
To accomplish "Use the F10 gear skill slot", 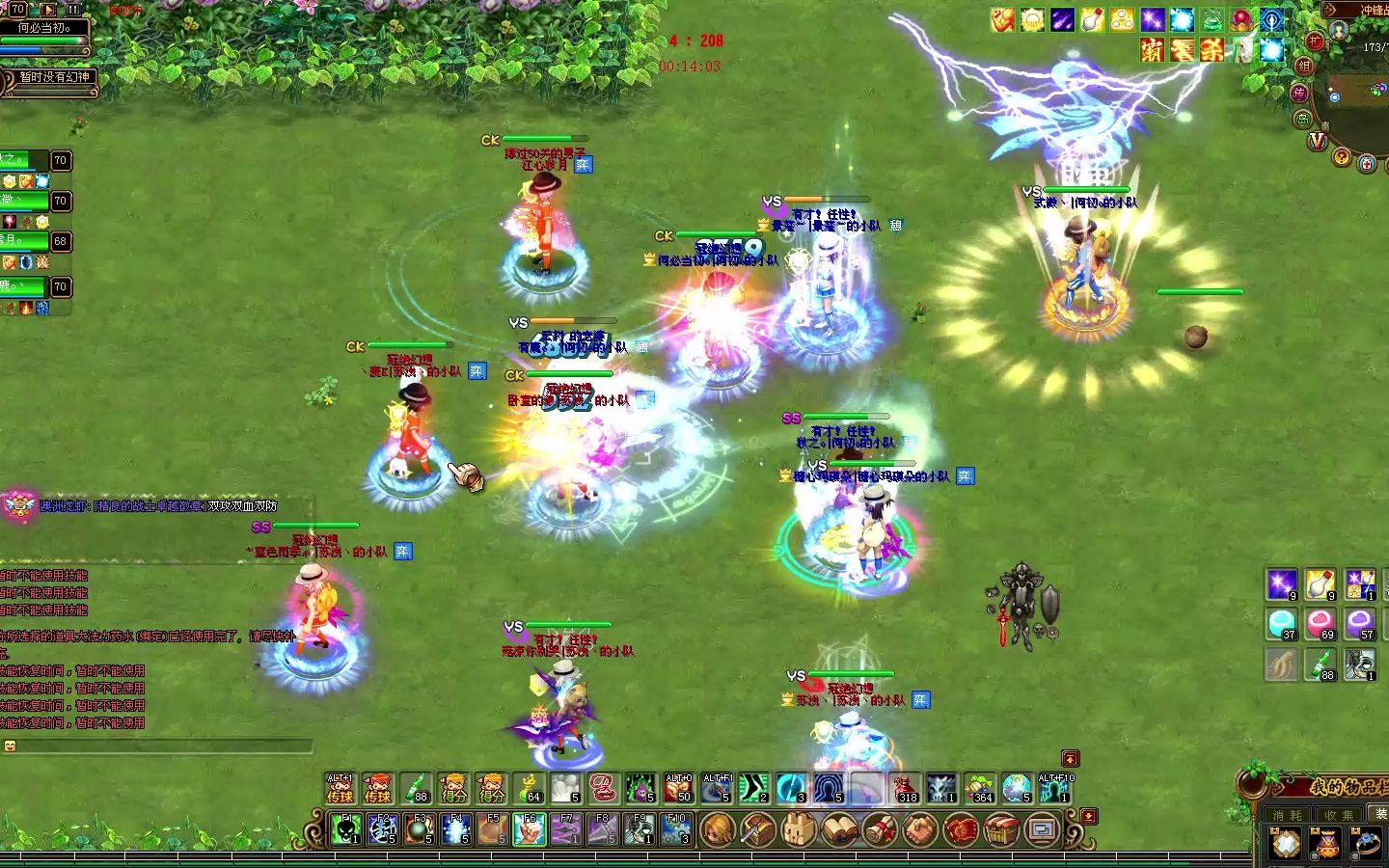I will point(677,828).
